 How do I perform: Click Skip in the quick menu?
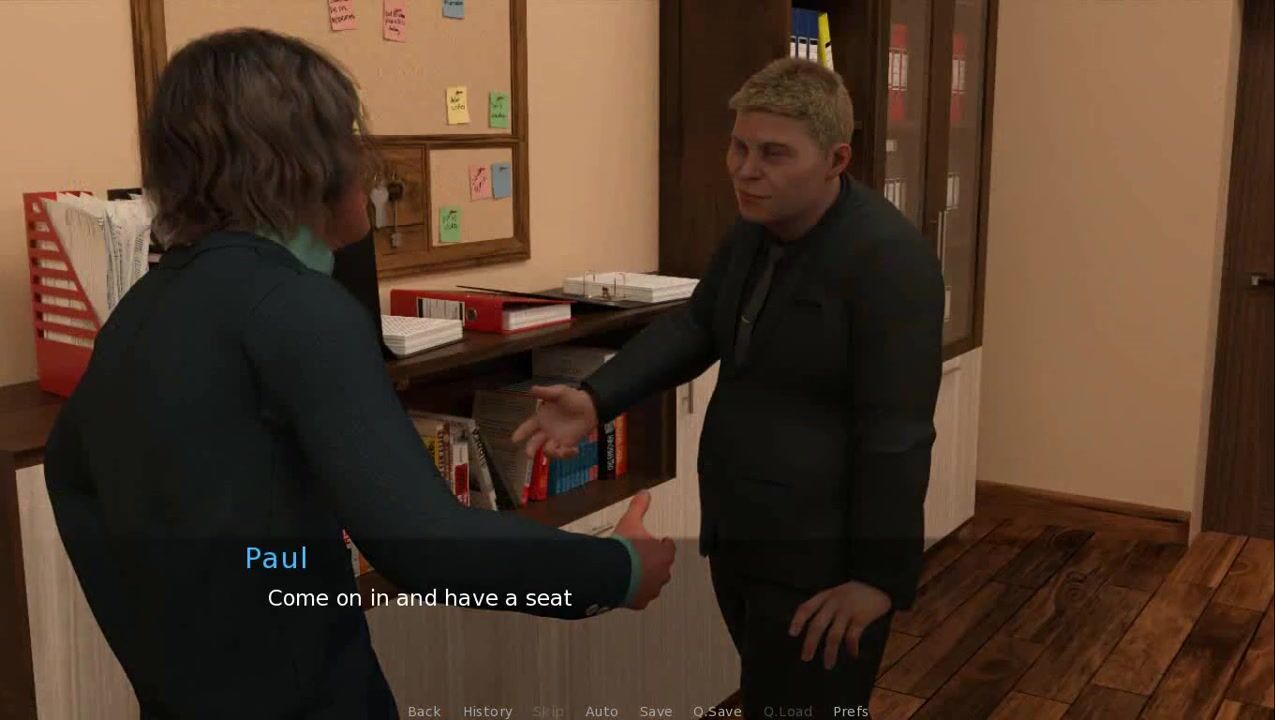point(548,711)
